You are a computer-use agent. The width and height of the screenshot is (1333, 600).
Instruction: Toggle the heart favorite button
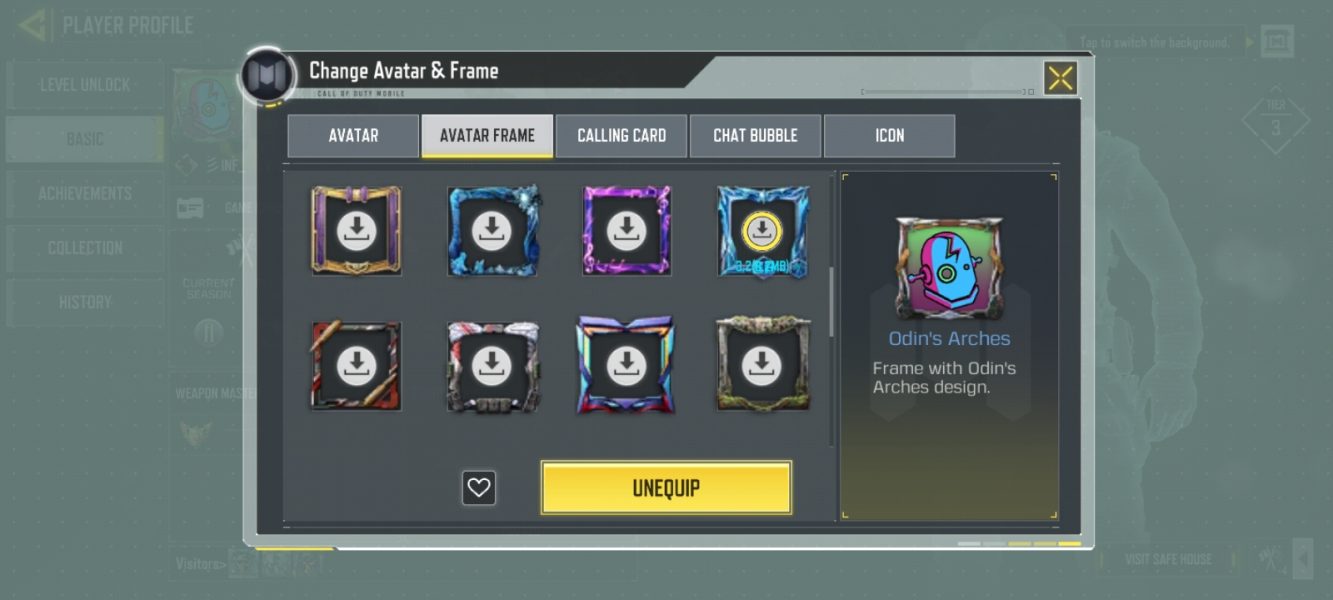point(479,488)
